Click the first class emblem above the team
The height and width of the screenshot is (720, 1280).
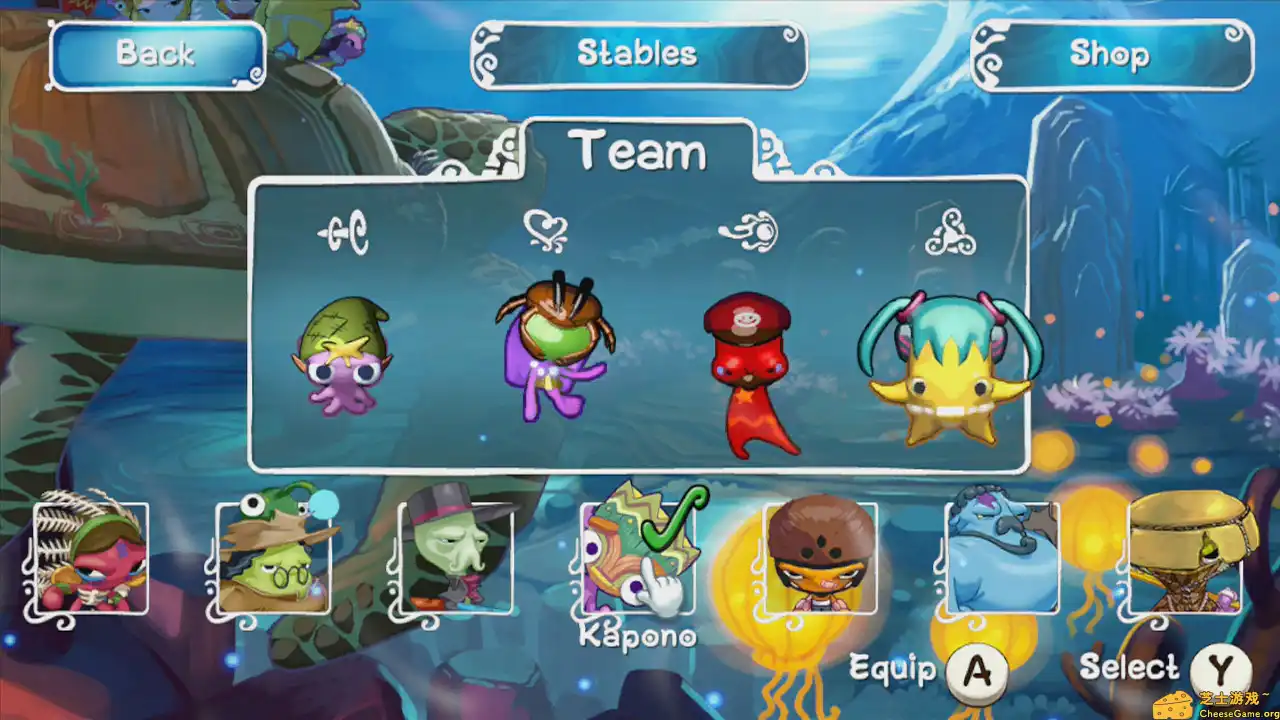click(345, 232)
